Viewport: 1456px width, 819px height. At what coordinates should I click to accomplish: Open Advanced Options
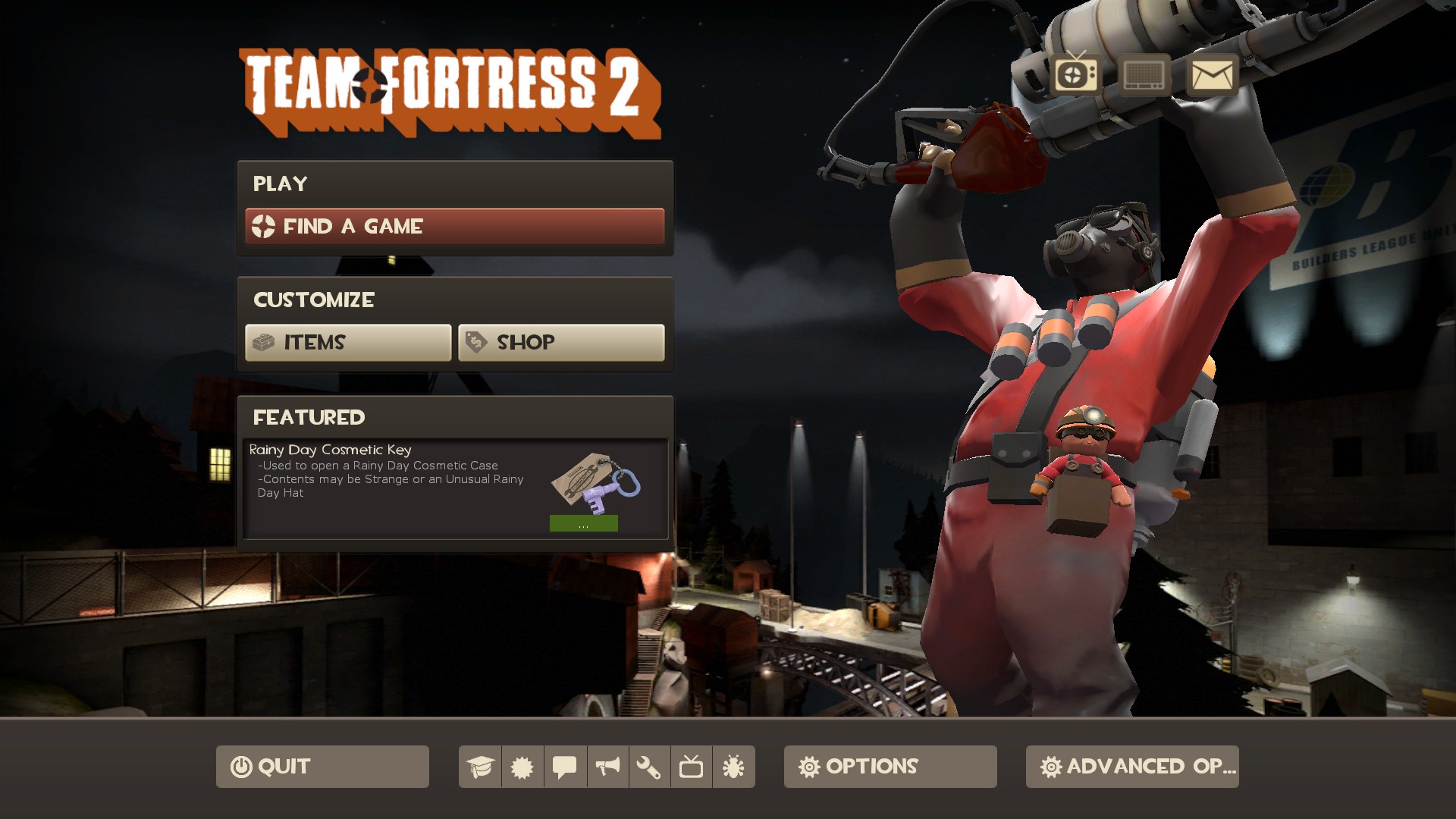(1131, 767)
